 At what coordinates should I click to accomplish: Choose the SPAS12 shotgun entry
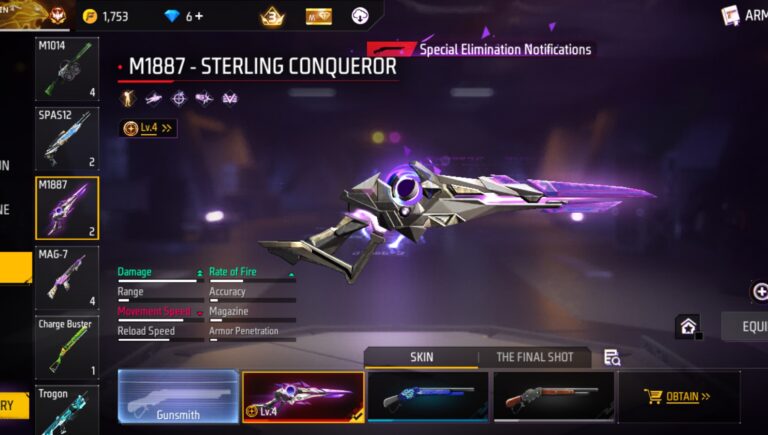(67, 138)
